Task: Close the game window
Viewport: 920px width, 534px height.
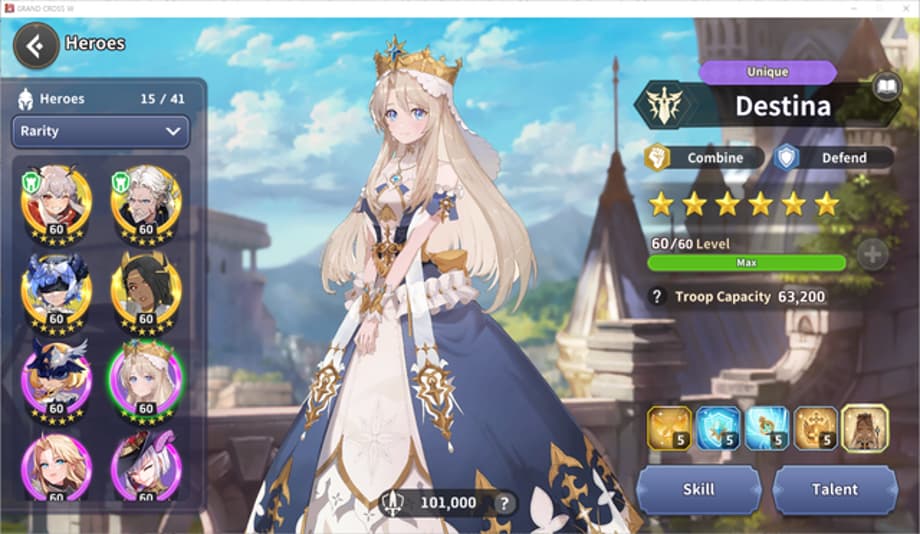Action: (x=904, y=8)
